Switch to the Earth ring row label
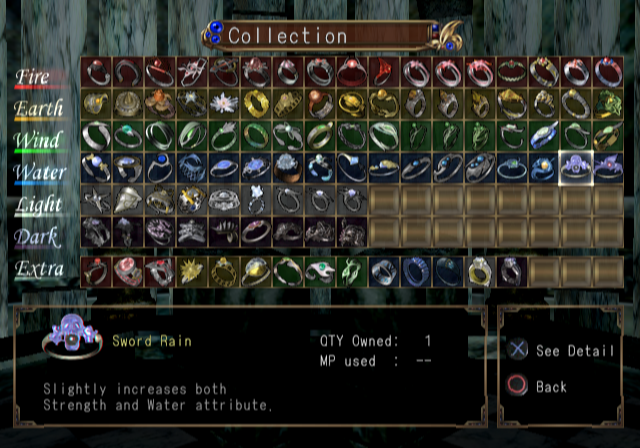This screenshot has width=640, height=448. [40, 108]
